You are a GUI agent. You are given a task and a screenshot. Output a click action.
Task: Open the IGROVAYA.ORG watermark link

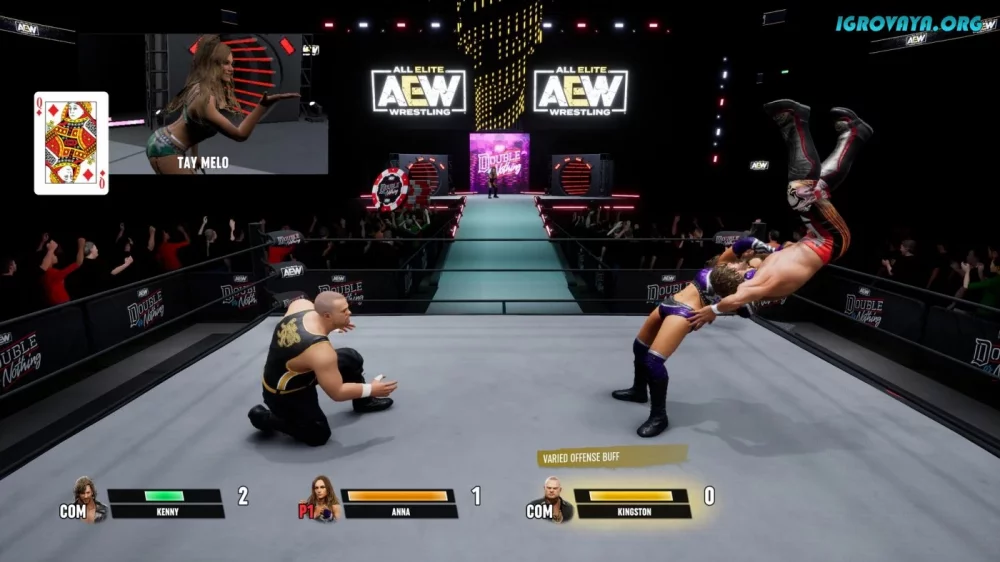[911, 22]
